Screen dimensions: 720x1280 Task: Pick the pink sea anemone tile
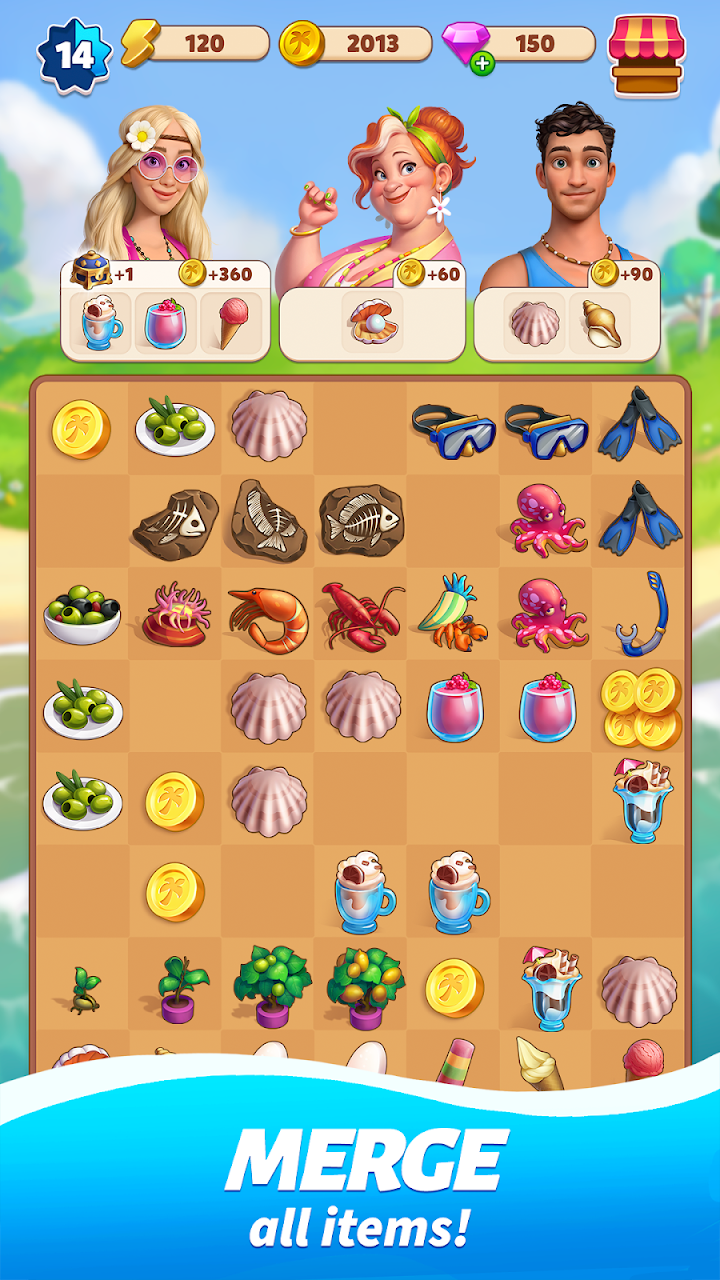176,614
